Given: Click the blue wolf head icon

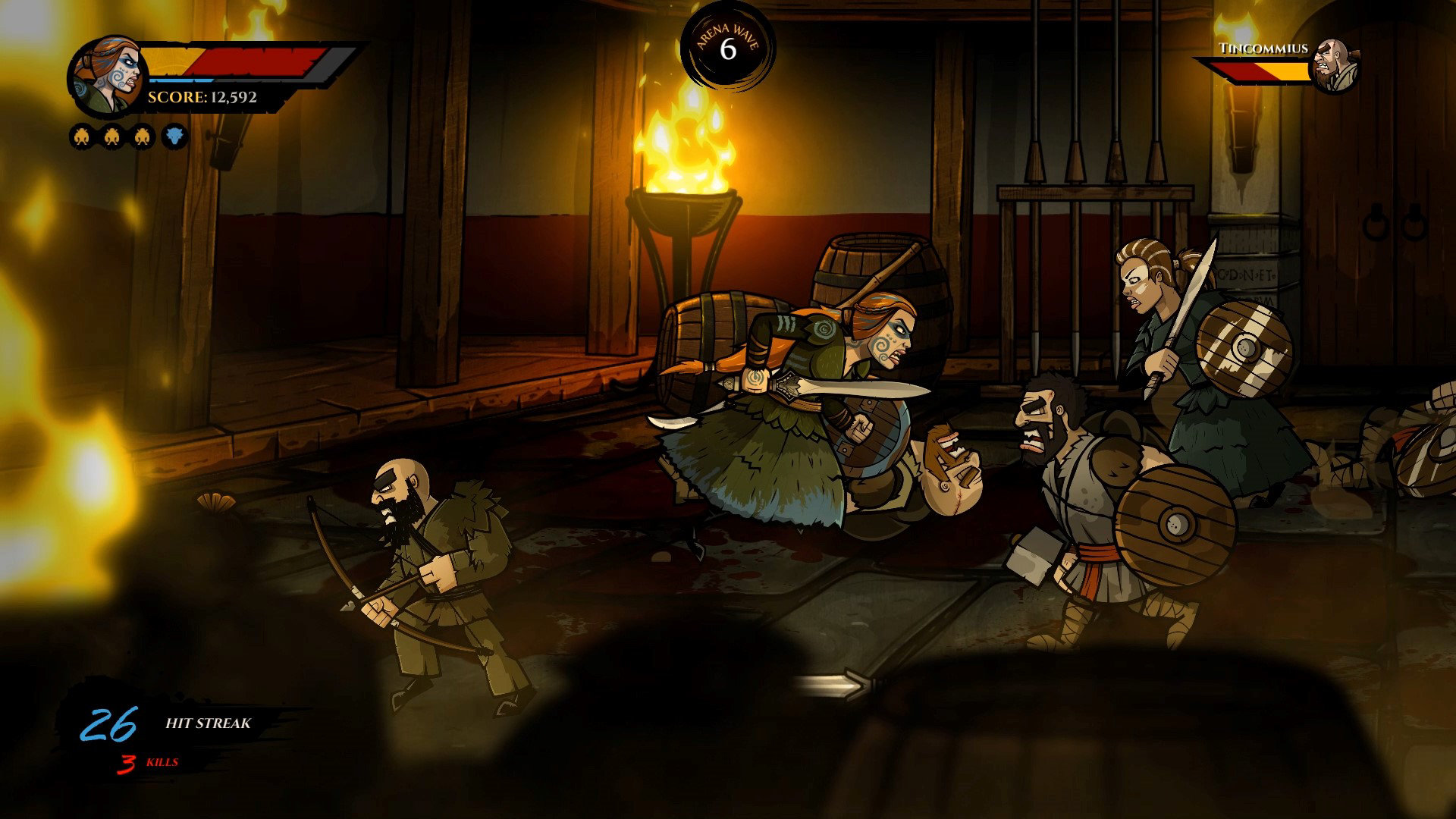Looking at the screenshot, I should 174,137.
